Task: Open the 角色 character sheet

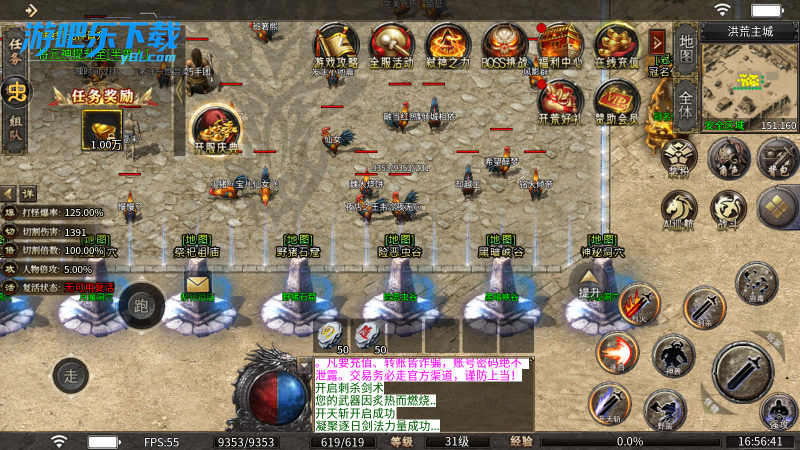Action: click(729, 157)
